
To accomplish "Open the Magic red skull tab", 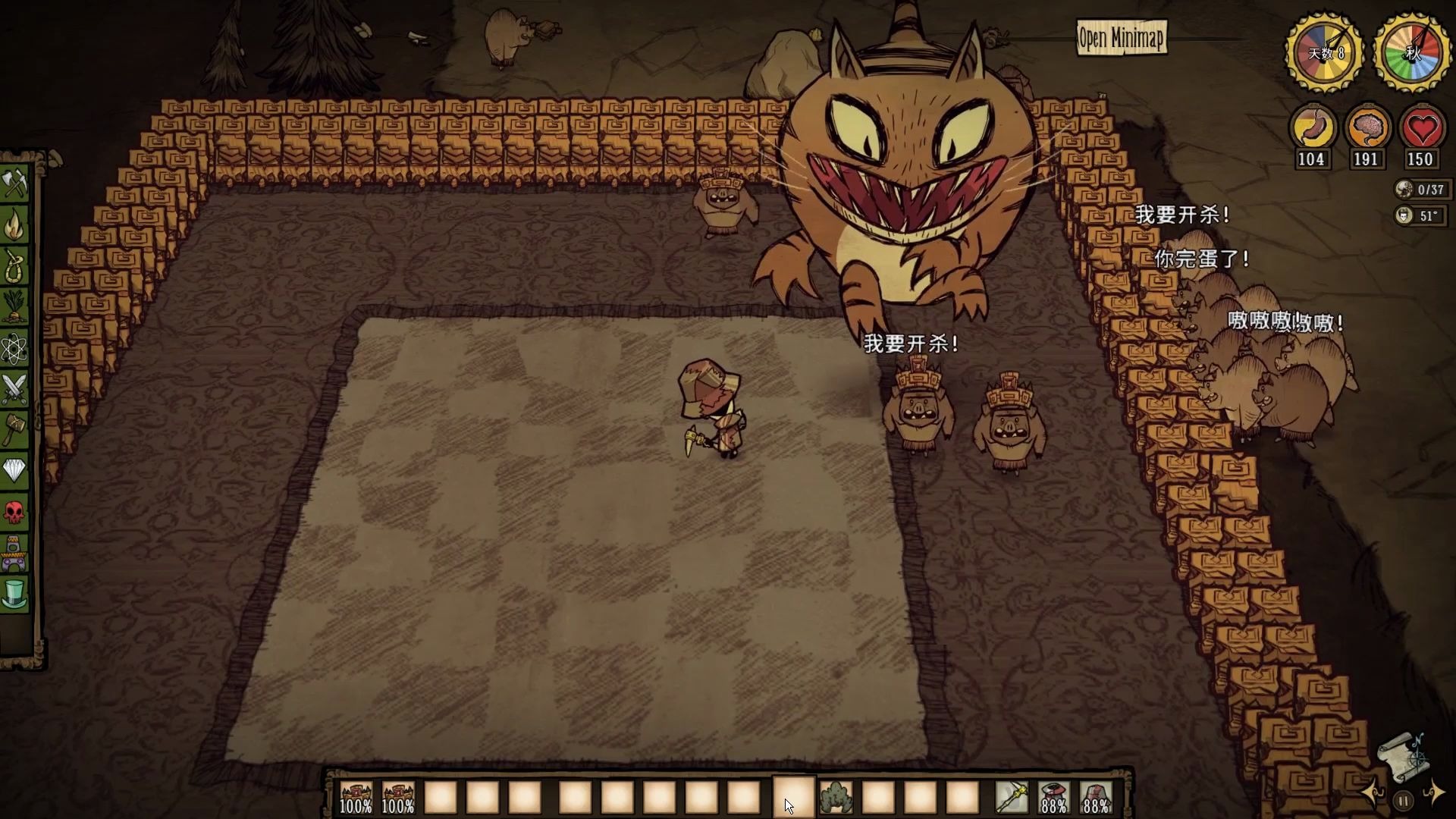I will tap(14, 513).
